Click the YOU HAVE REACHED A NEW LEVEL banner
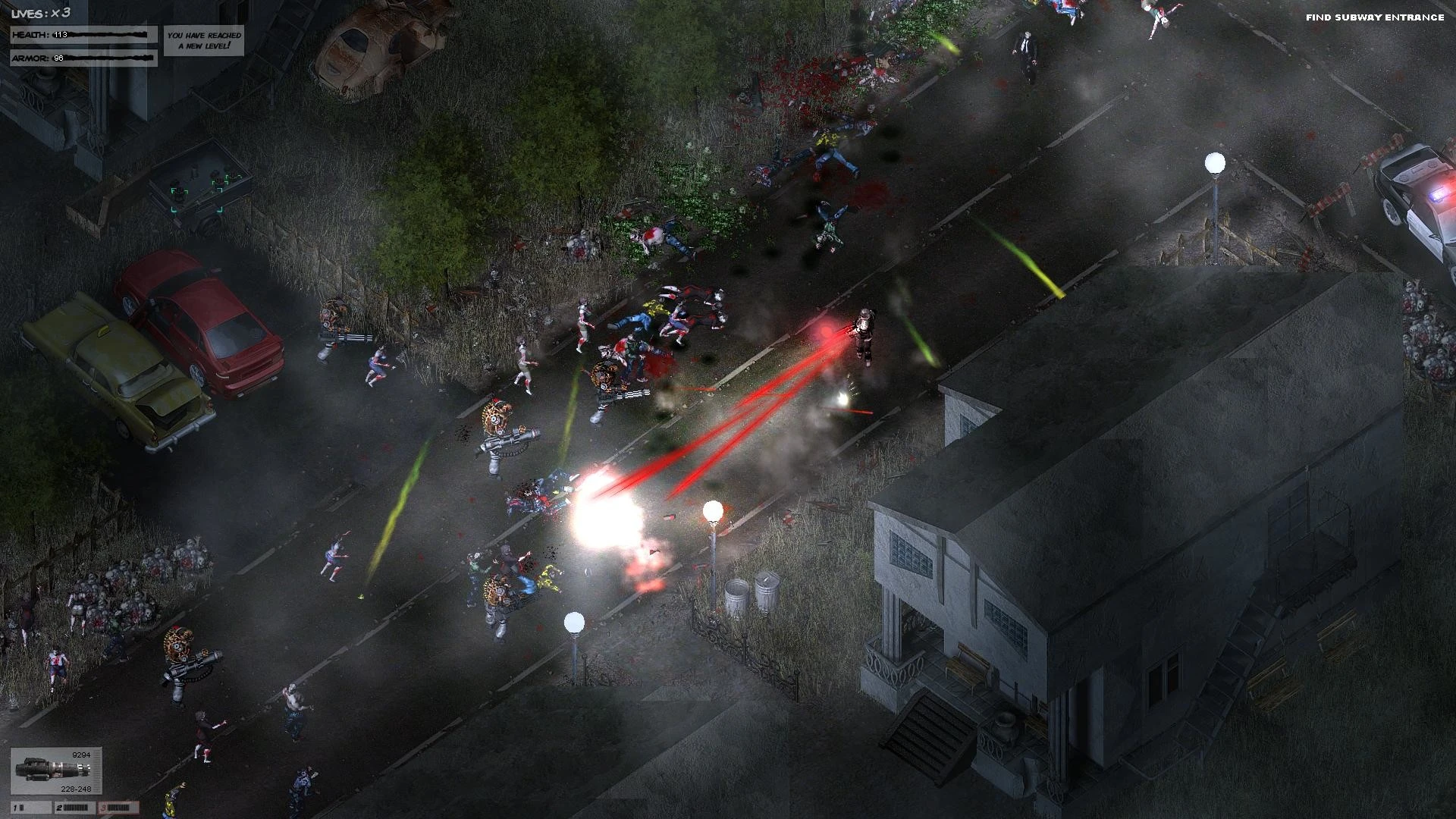 (x=203, y=42)
